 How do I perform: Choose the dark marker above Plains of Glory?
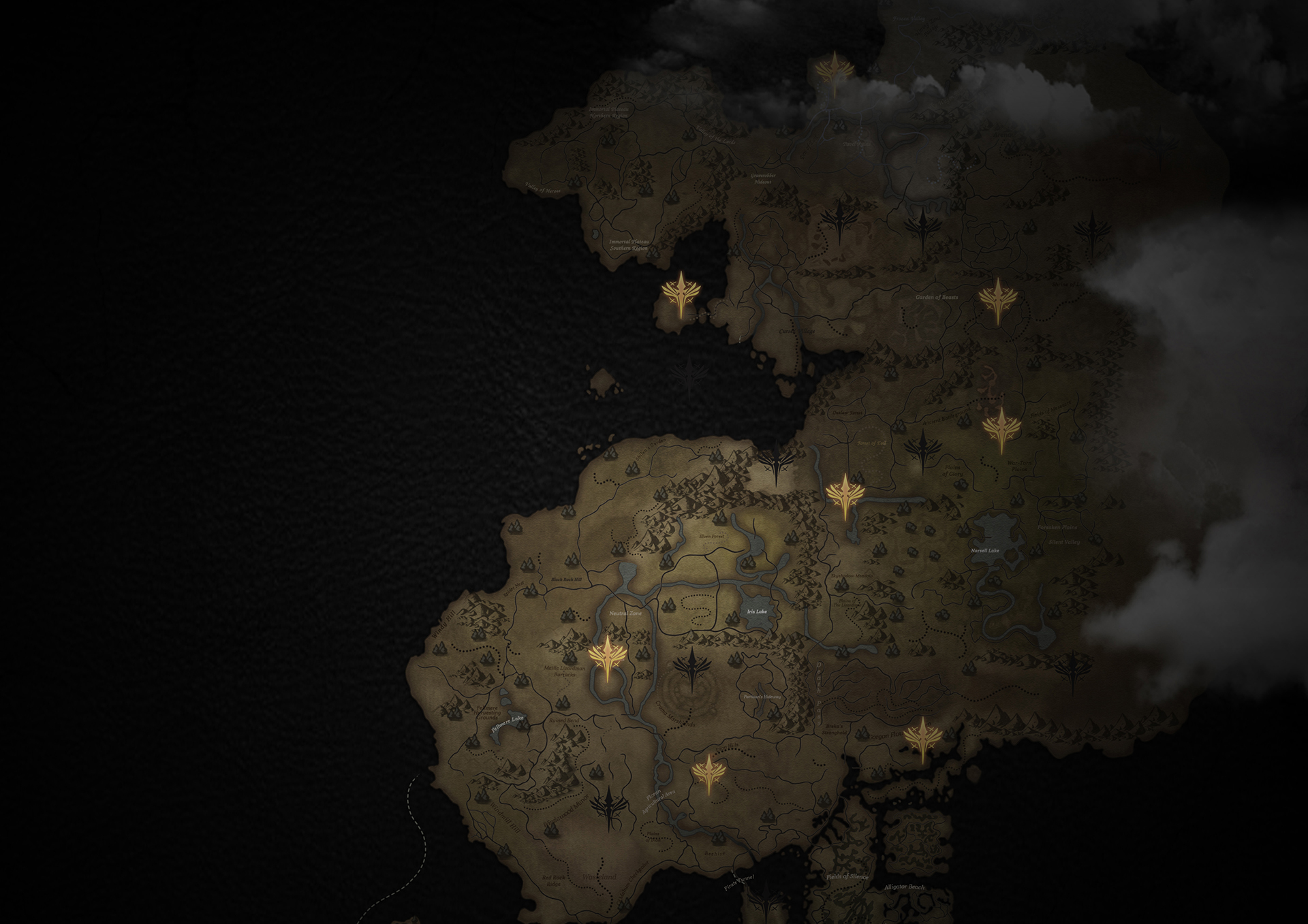(x=922, y=450)
